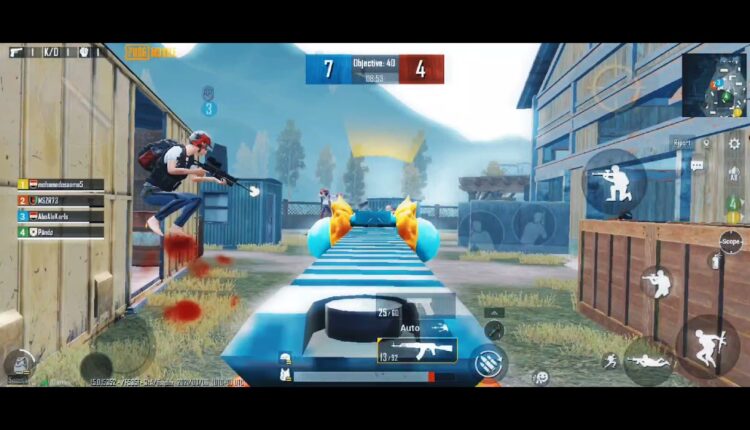Open the minimap
Screen dimensions: 750x430
(x=714, y=86)
